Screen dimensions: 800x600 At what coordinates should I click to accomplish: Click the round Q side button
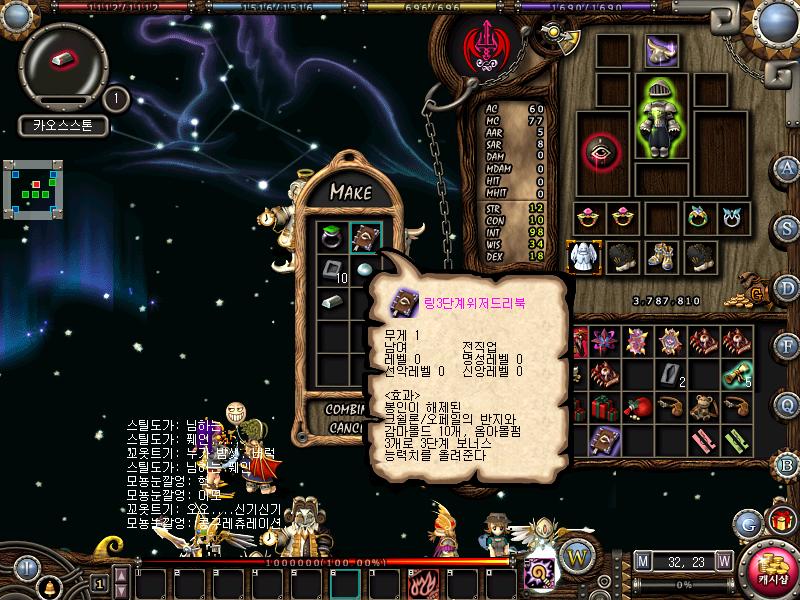(788, 405)
